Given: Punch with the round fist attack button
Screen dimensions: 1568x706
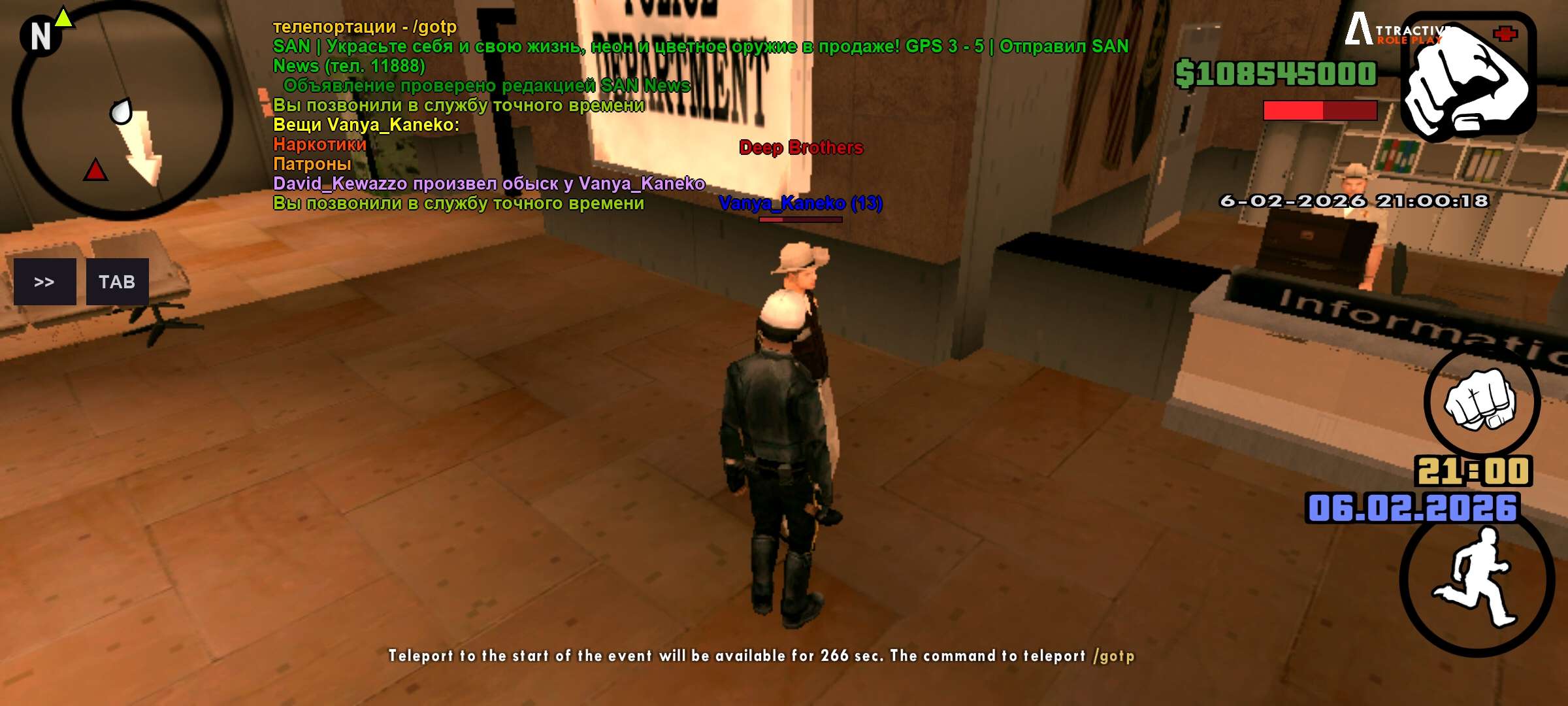Looking at the screenshot, I should 1481,400.
